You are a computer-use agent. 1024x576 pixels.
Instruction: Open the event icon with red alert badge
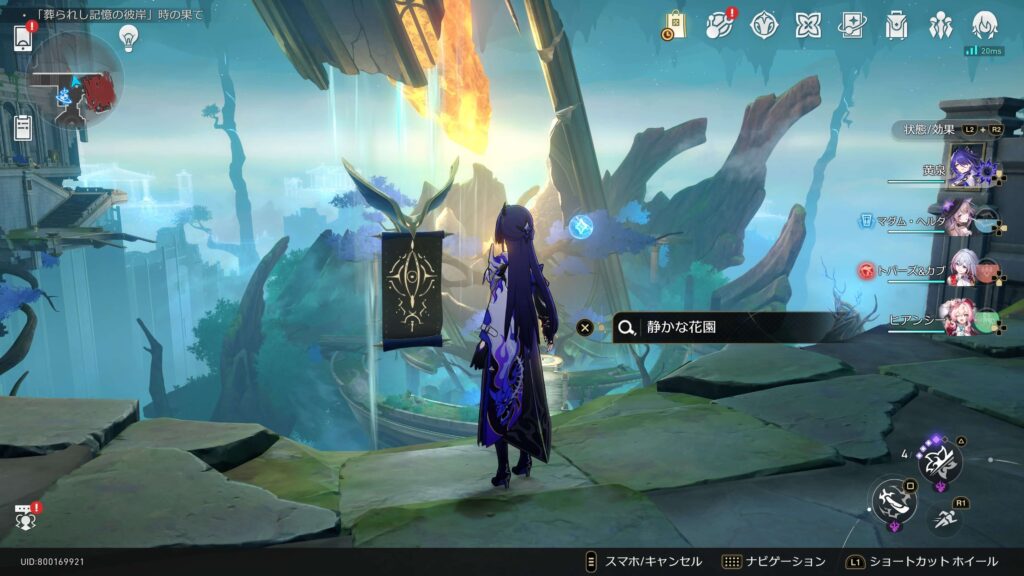coord(719,24)
